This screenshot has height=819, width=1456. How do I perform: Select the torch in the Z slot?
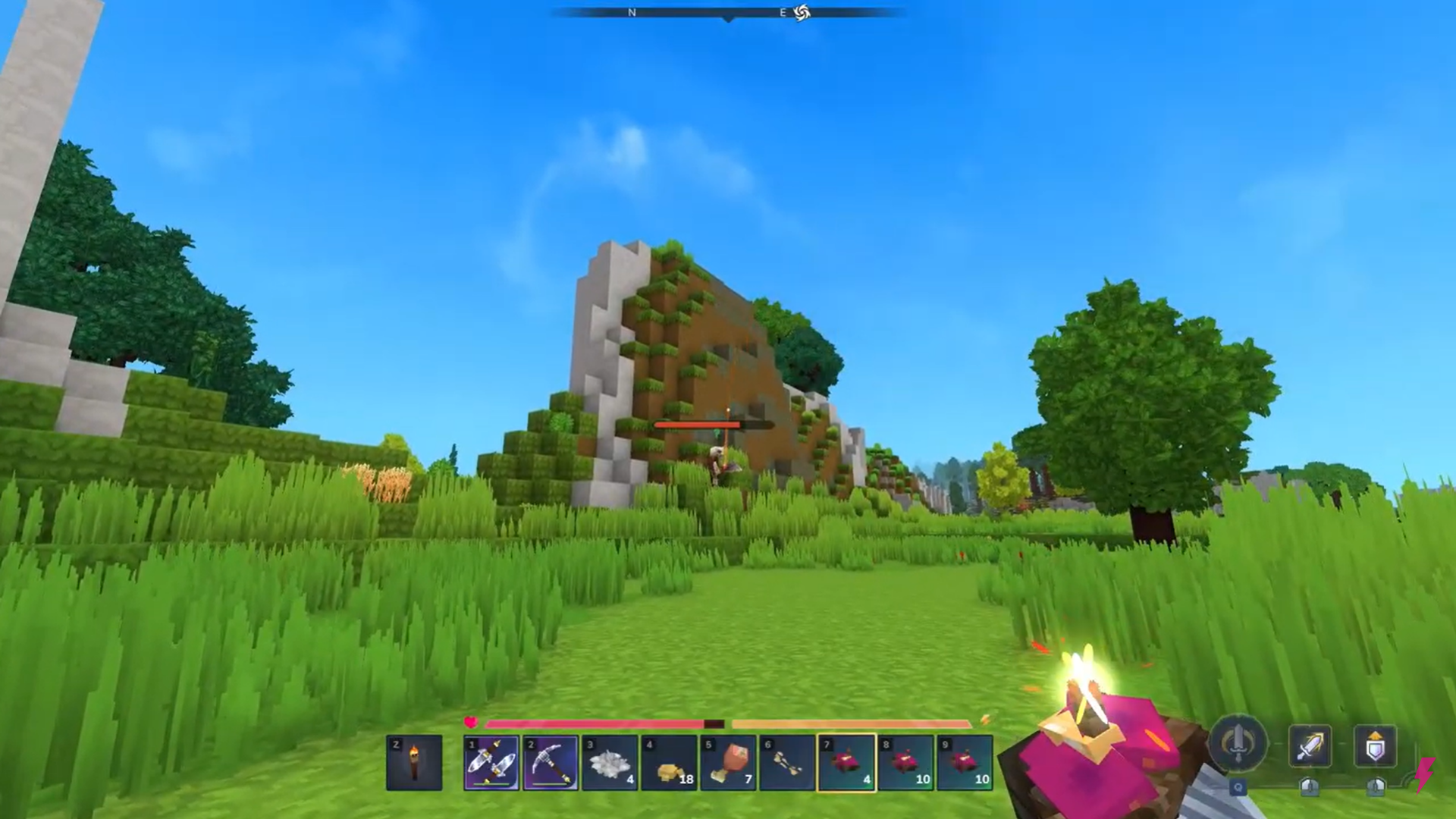click(x=413, y=762)
